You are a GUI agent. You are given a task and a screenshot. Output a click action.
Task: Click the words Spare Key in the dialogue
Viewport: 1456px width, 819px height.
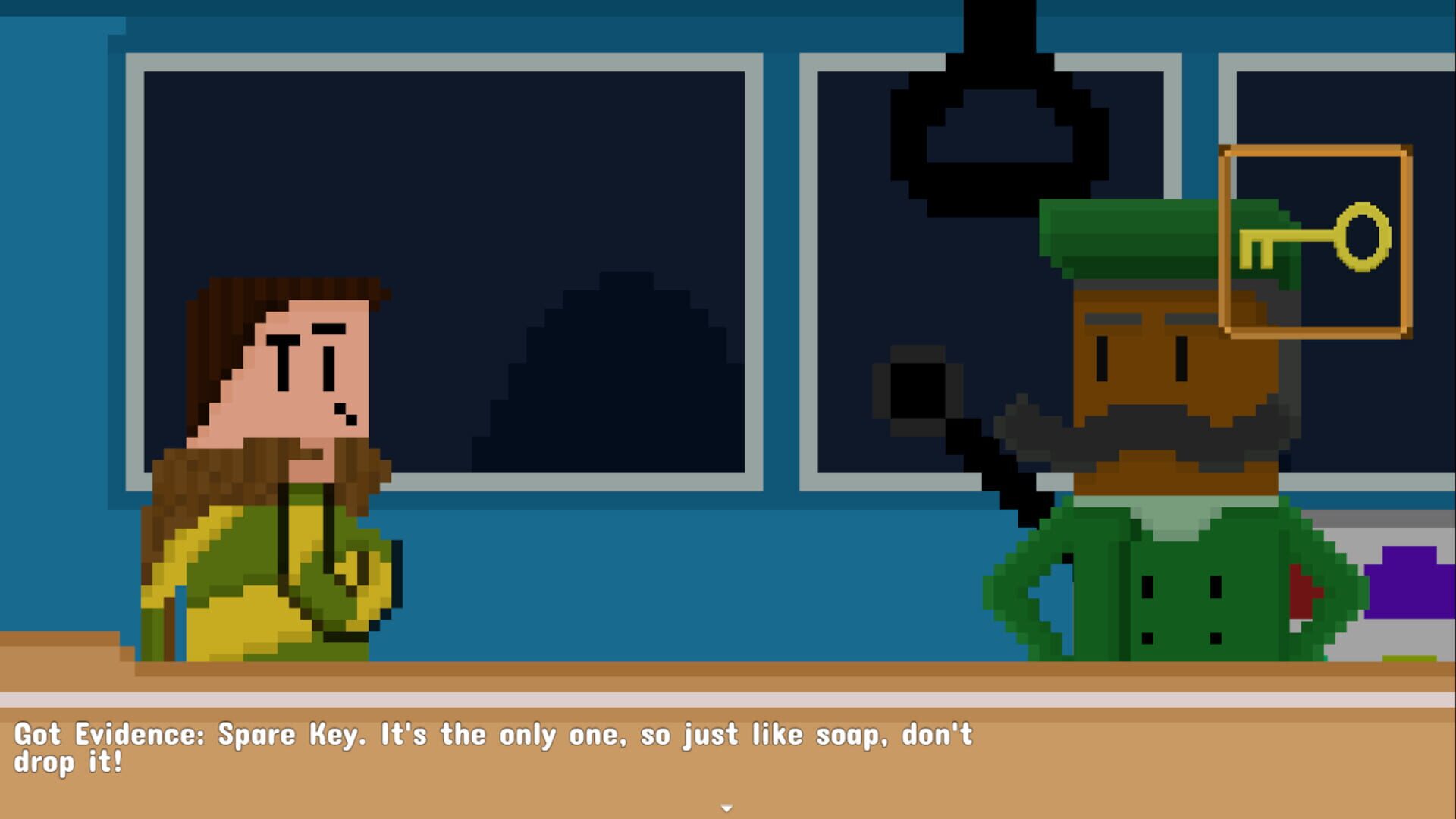click(x=284, y=733)
